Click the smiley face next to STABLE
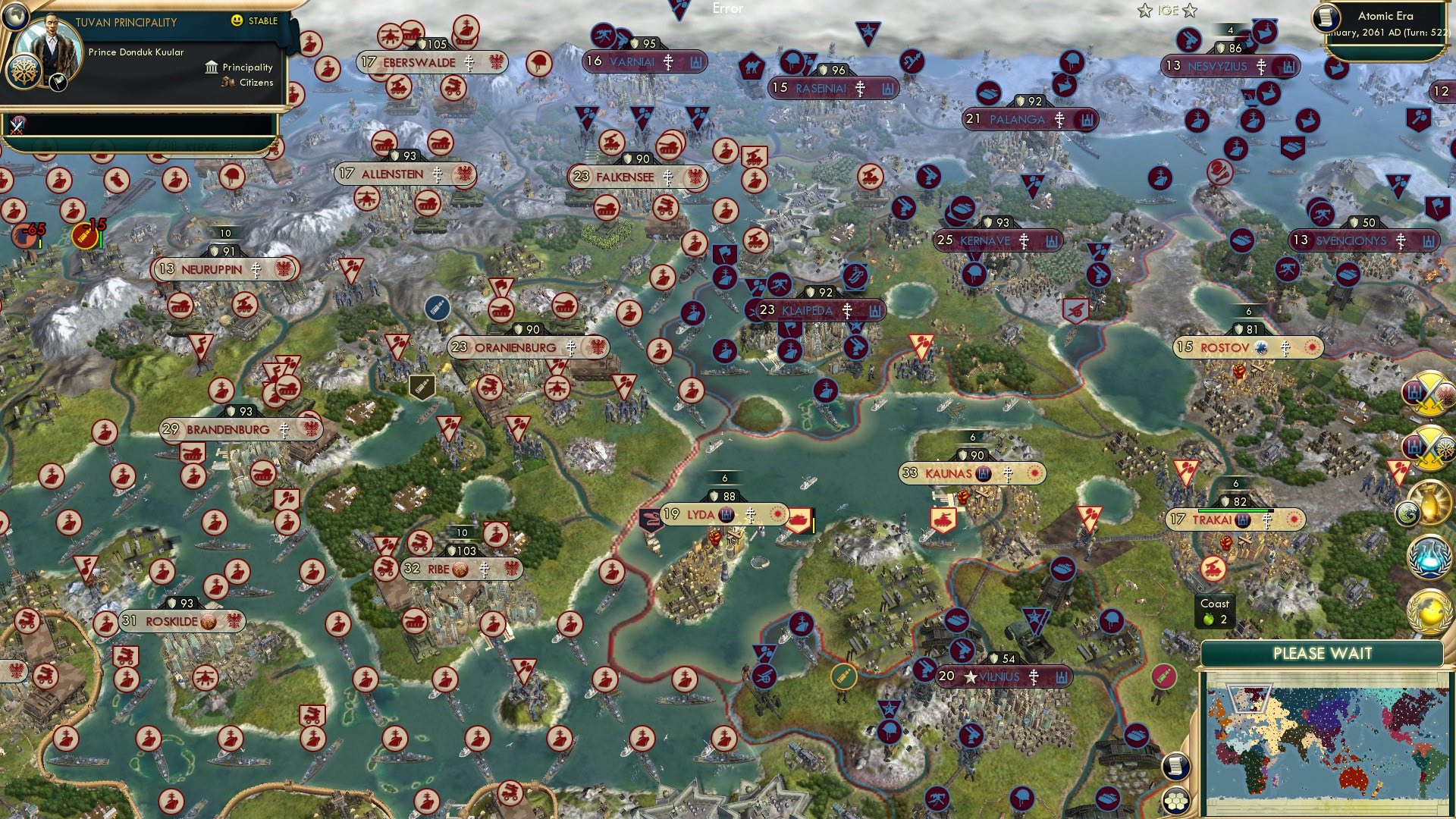The width and height of the screenshot is (1456, 819). (236, 20)
